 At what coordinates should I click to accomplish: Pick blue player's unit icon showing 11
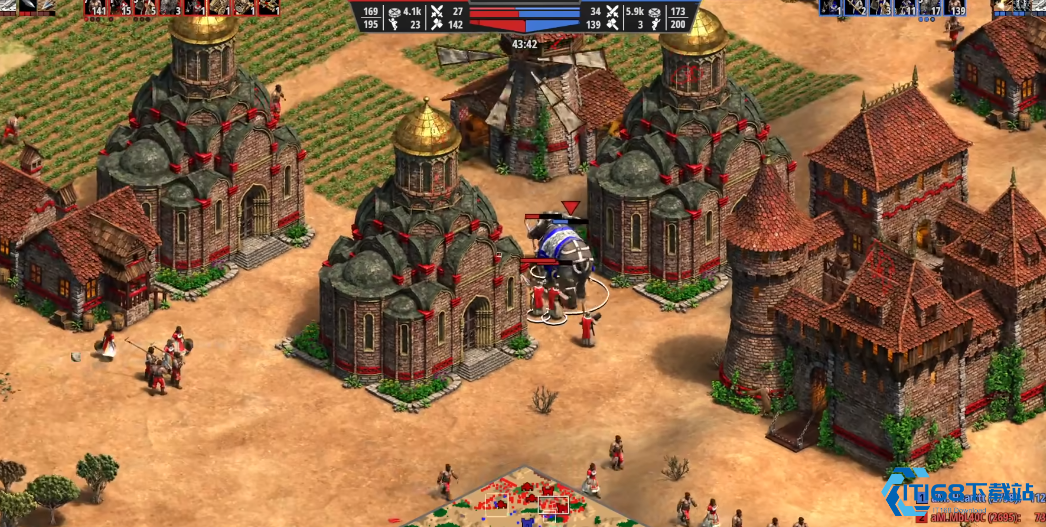(906, 8)
